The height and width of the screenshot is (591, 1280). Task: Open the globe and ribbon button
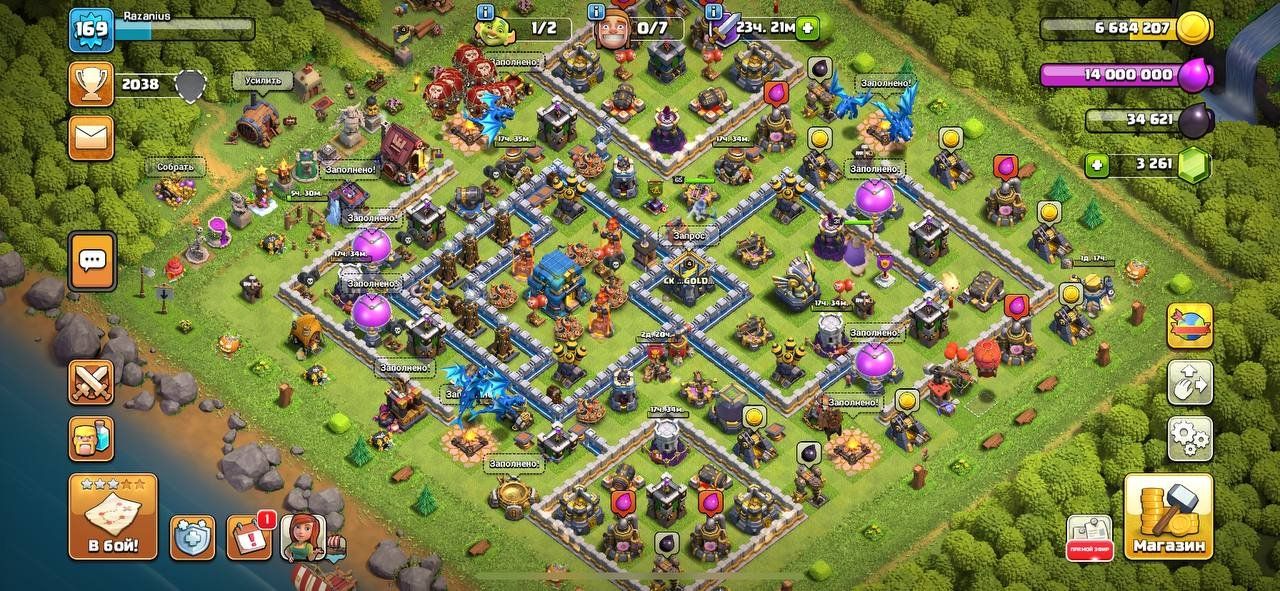1190,326
